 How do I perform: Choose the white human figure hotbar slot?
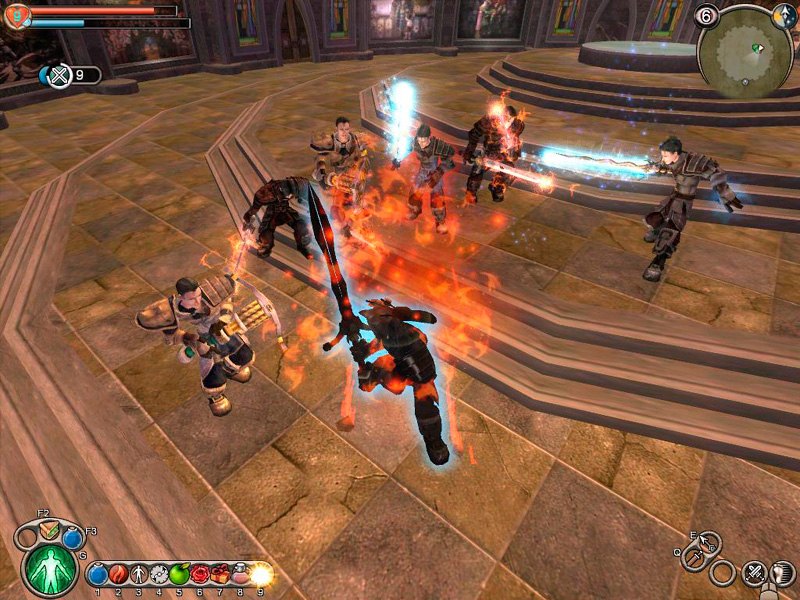point(138,574)
